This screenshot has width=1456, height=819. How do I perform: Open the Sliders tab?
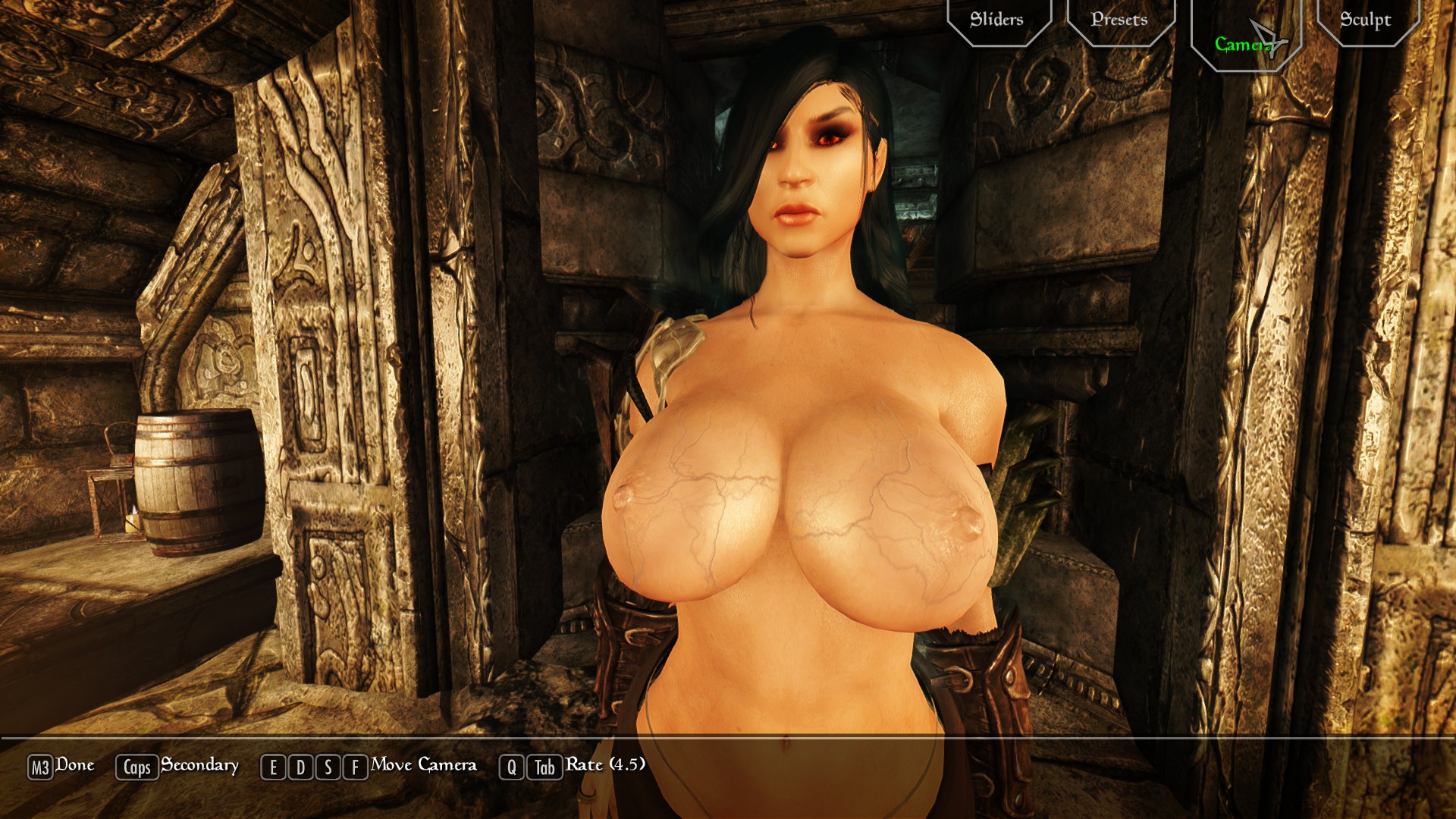click(997, 20)
